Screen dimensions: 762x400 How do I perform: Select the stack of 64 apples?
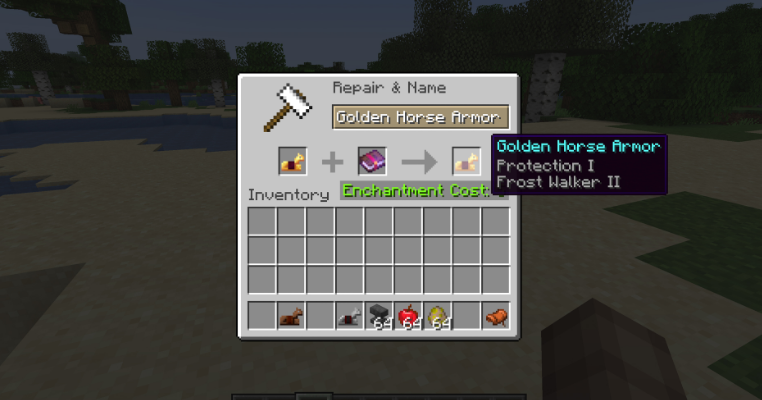[x=408, y=316]
